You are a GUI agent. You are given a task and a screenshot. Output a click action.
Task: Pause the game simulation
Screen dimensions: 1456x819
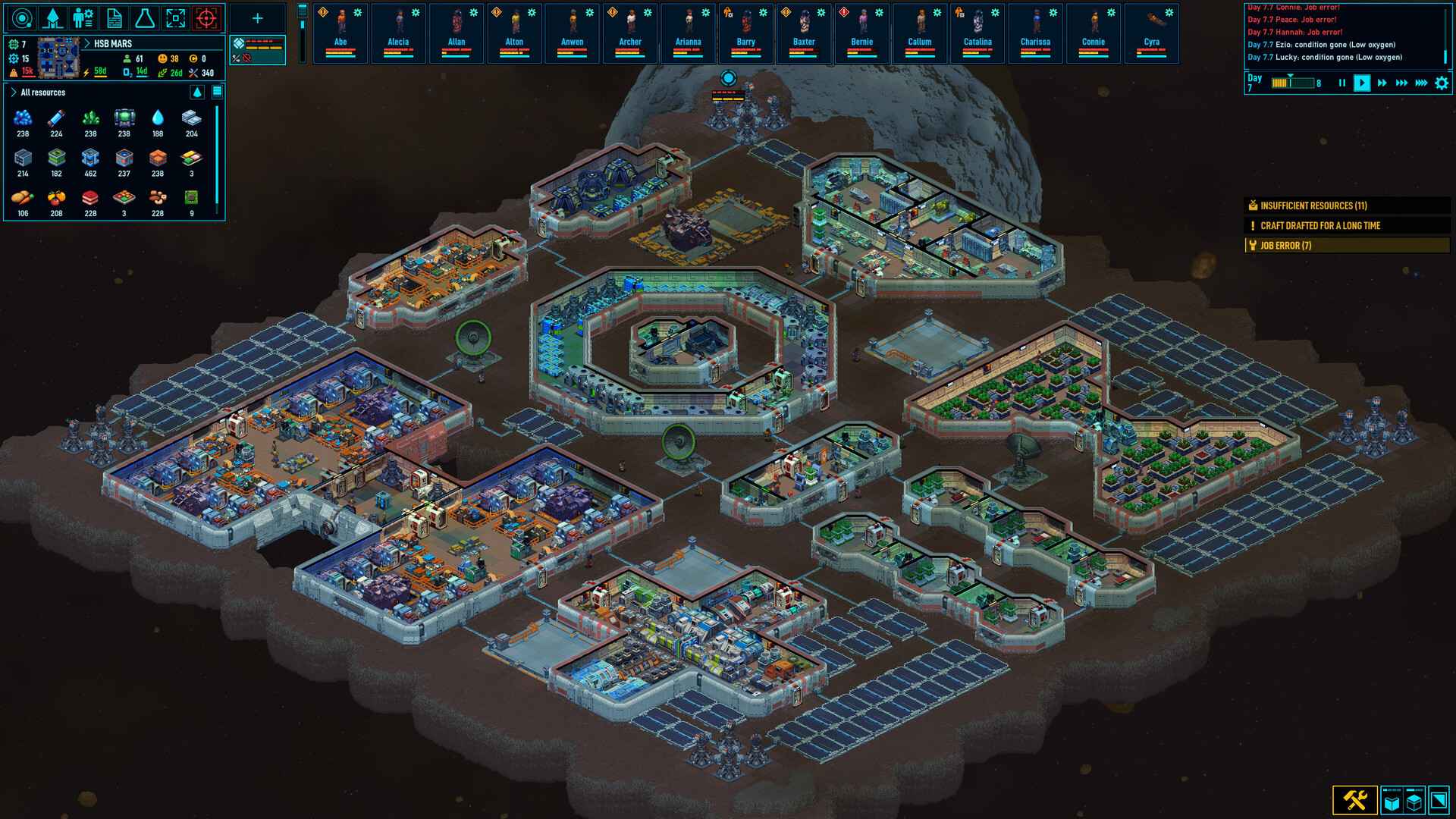pyautogui.click(x=1342, y=83)
